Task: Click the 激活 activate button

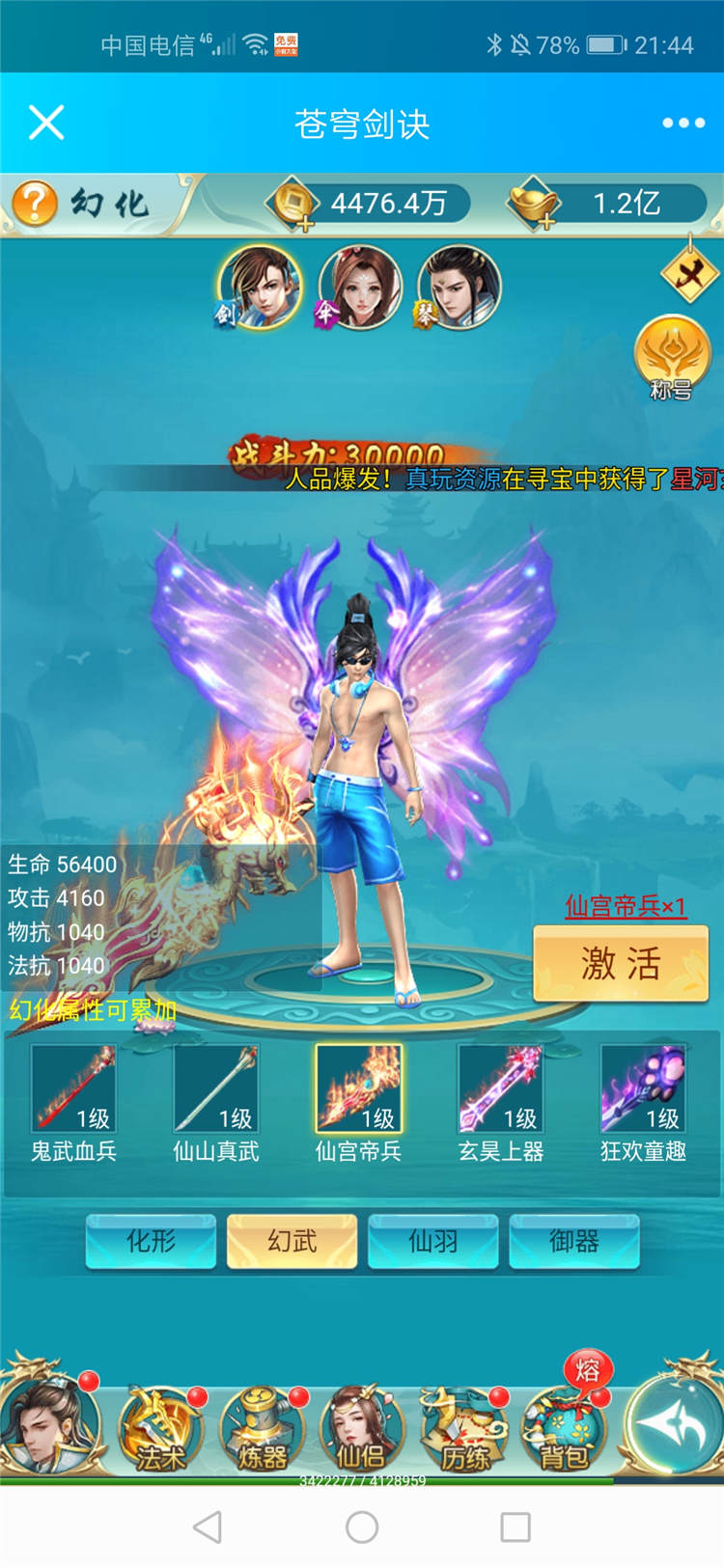Action: [x=621, y=963]
